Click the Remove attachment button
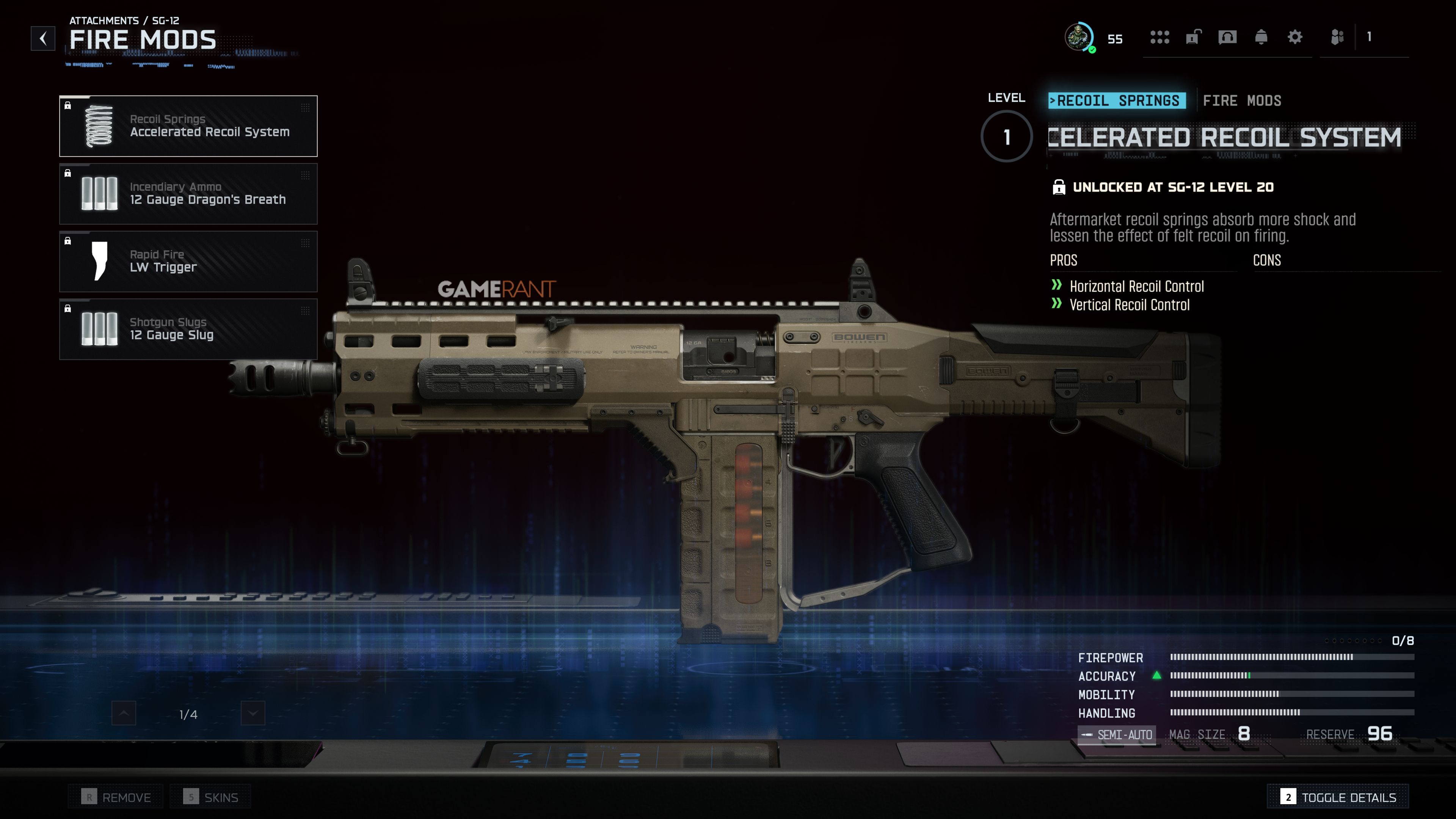The width and height of the screenshot is (1456, 819). (115, 797)
